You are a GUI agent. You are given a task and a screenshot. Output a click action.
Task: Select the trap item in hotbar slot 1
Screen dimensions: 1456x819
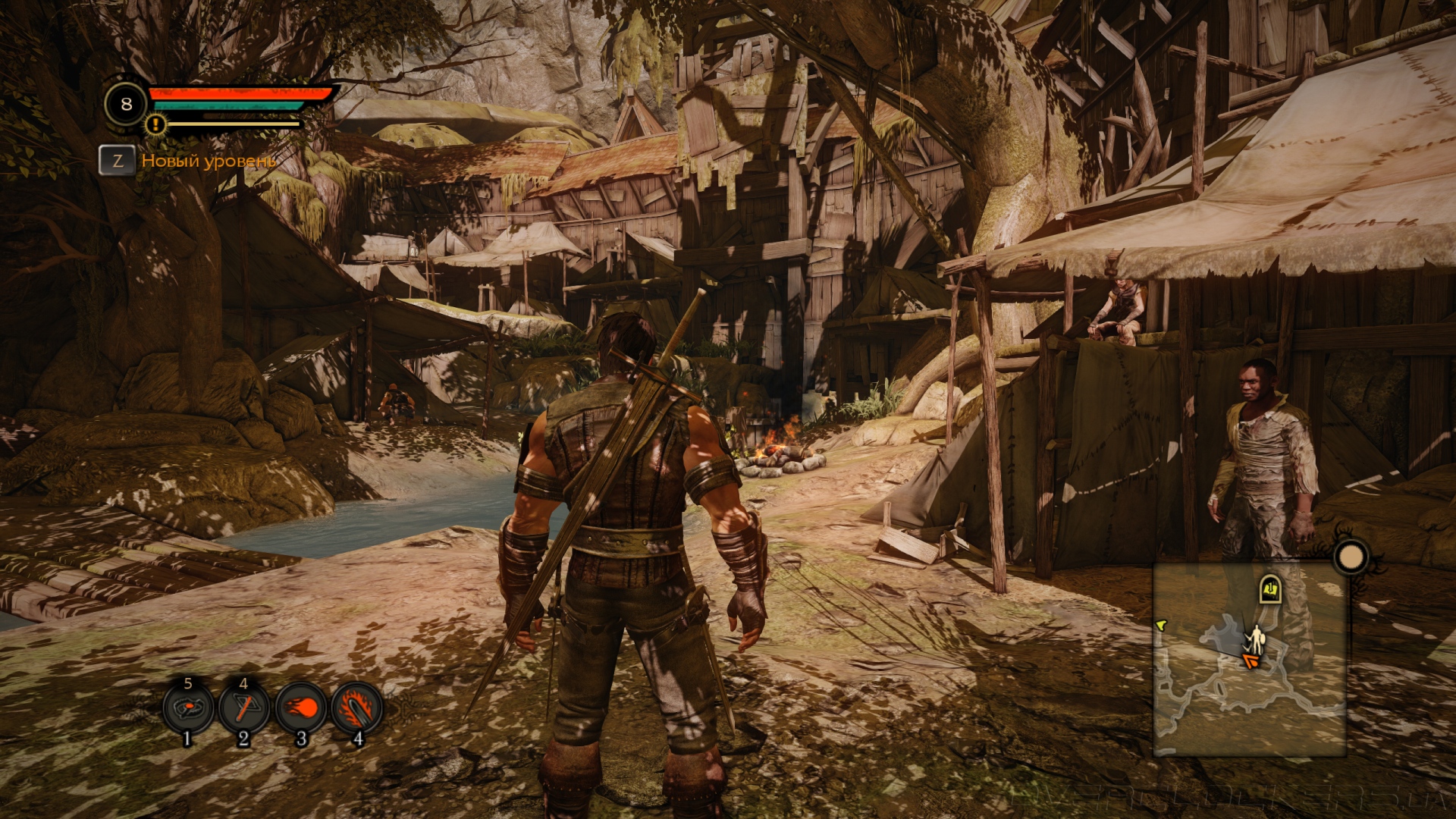(x=188, y=710)
